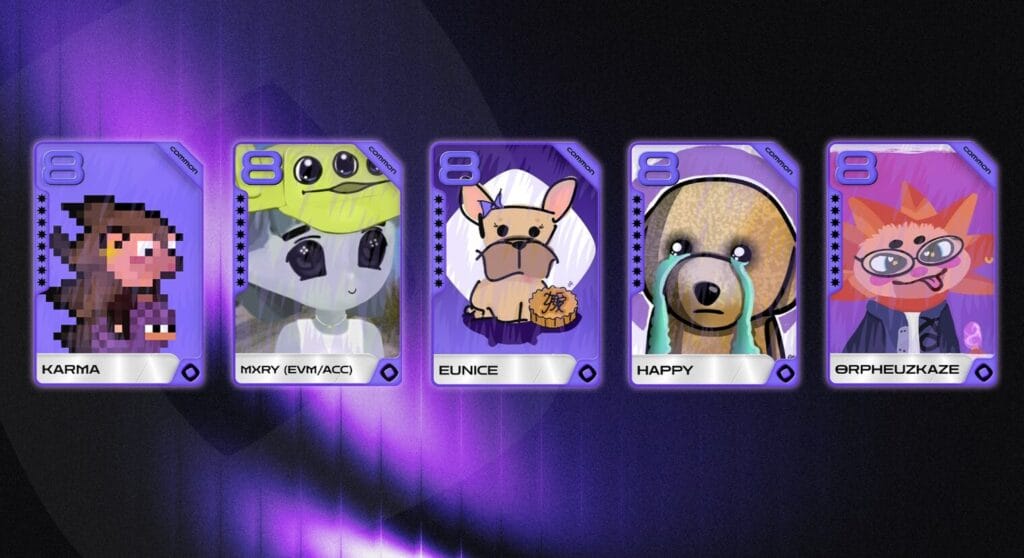Viewport: 1024px width, 558px height.
Task: Choose the Mxry (EVM/ACC) card
Action: 317,263
